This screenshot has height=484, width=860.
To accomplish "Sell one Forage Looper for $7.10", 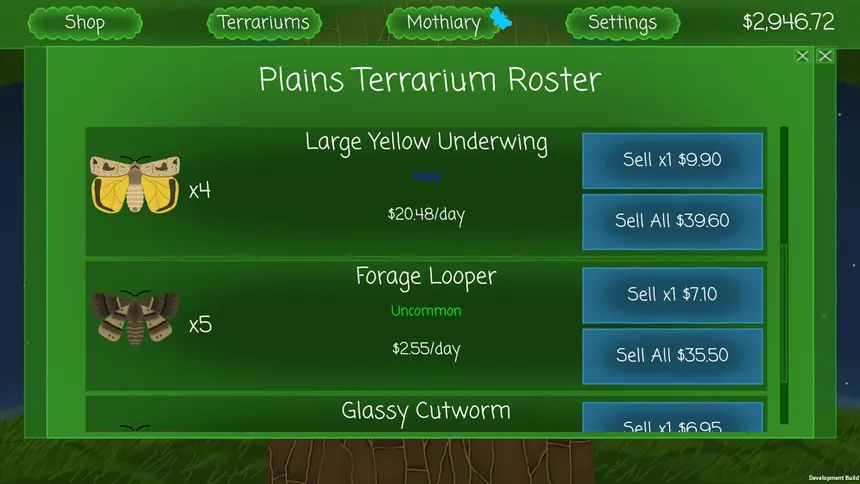I will pos(672,295).
